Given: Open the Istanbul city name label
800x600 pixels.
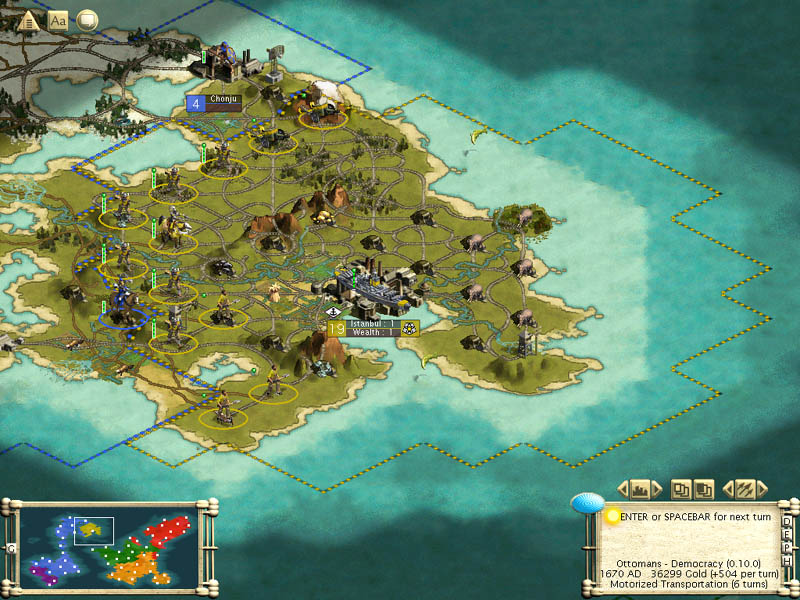Looking at the screenshot, I should pos(372,324).
